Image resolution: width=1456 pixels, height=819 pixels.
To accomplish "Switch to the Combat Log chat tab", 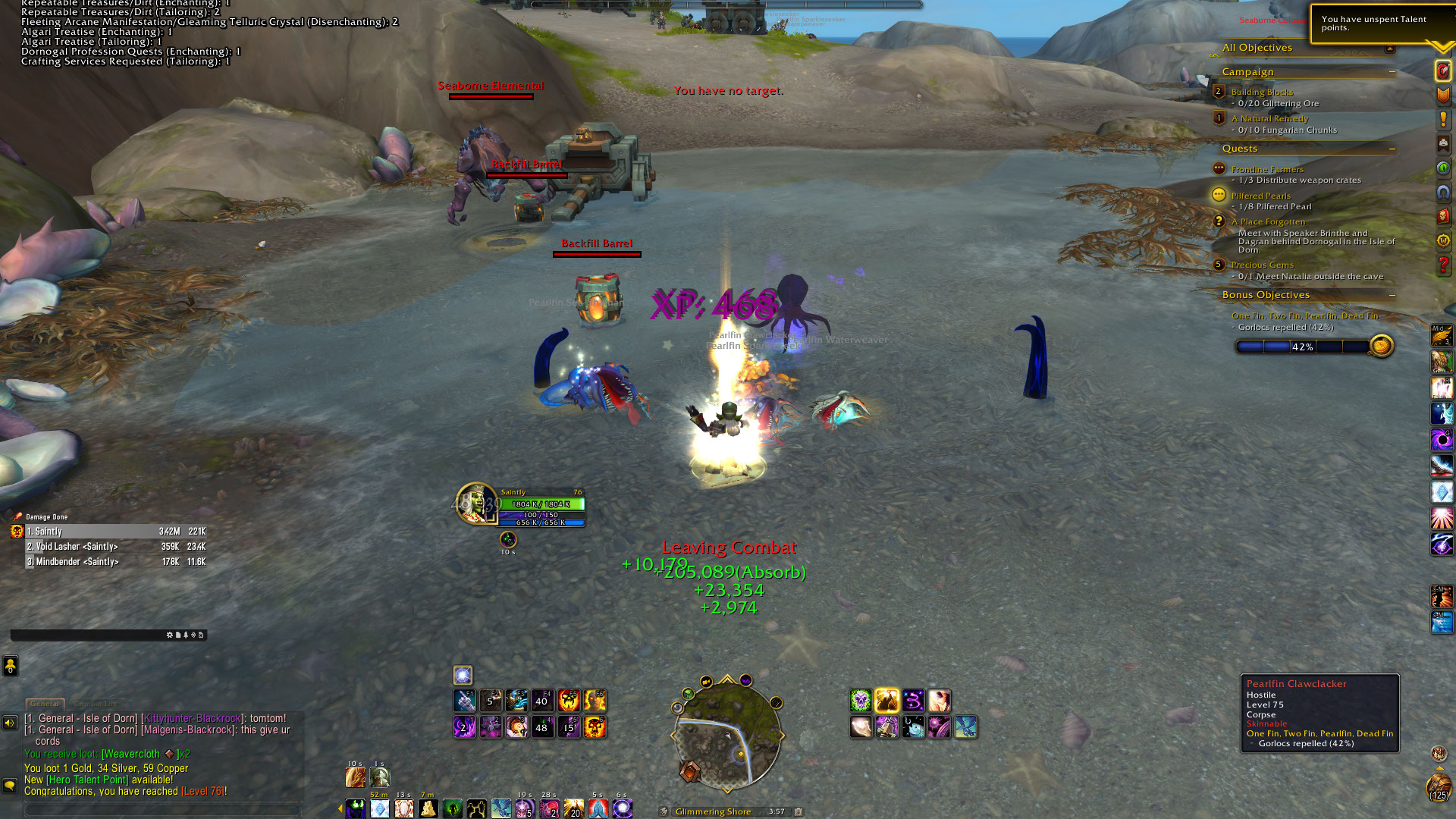I will (96, 704).
